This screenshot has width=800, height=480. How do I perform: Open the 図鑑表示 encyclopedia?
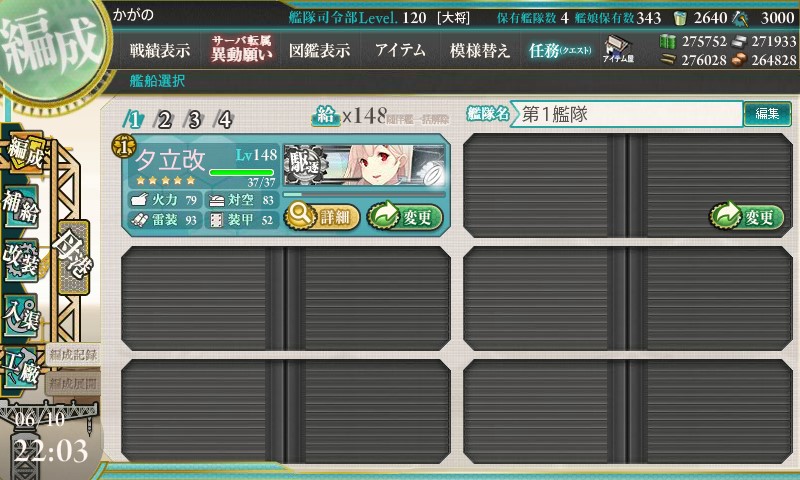pyautogui.click(x=319, y=50)
